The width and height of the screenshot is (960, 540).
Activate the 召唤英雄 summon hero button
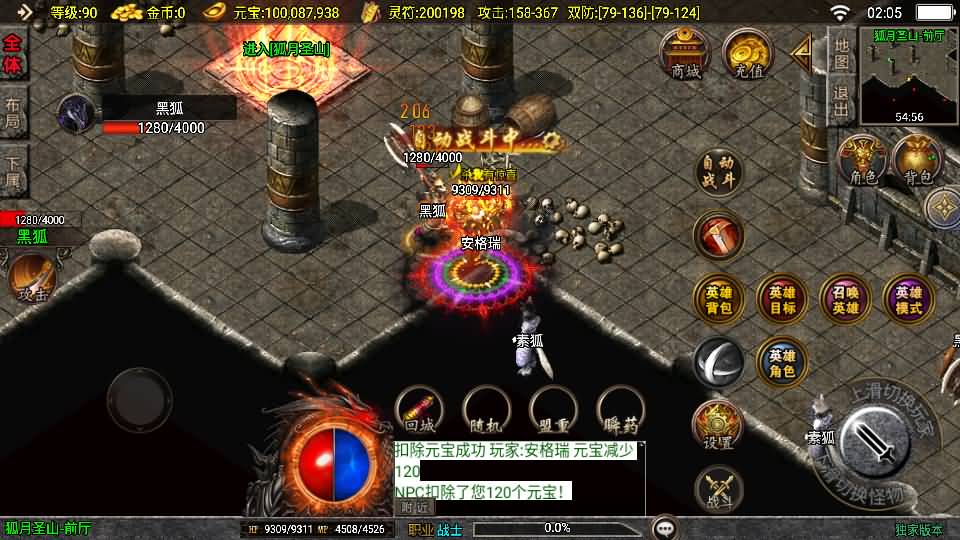click(x=845, y=300)
